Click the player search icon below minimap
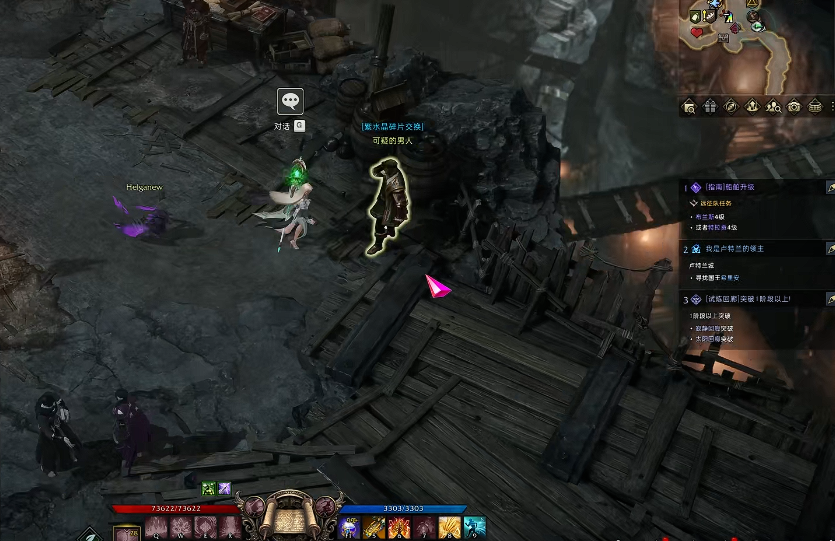 pos(773,107)
